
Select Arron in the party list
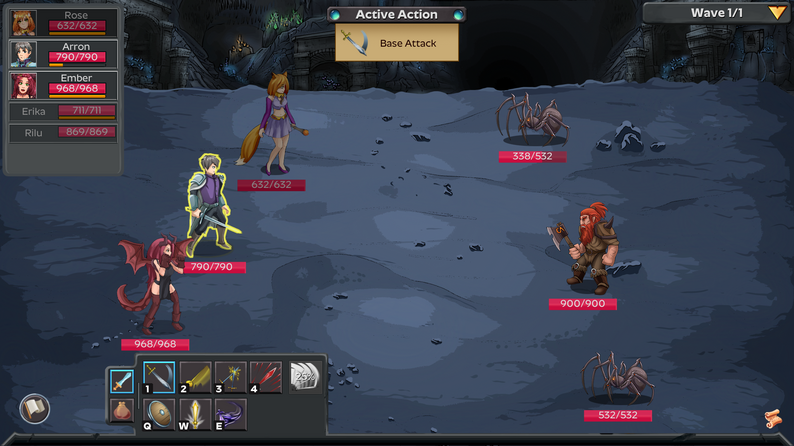[x=63, y=52]
